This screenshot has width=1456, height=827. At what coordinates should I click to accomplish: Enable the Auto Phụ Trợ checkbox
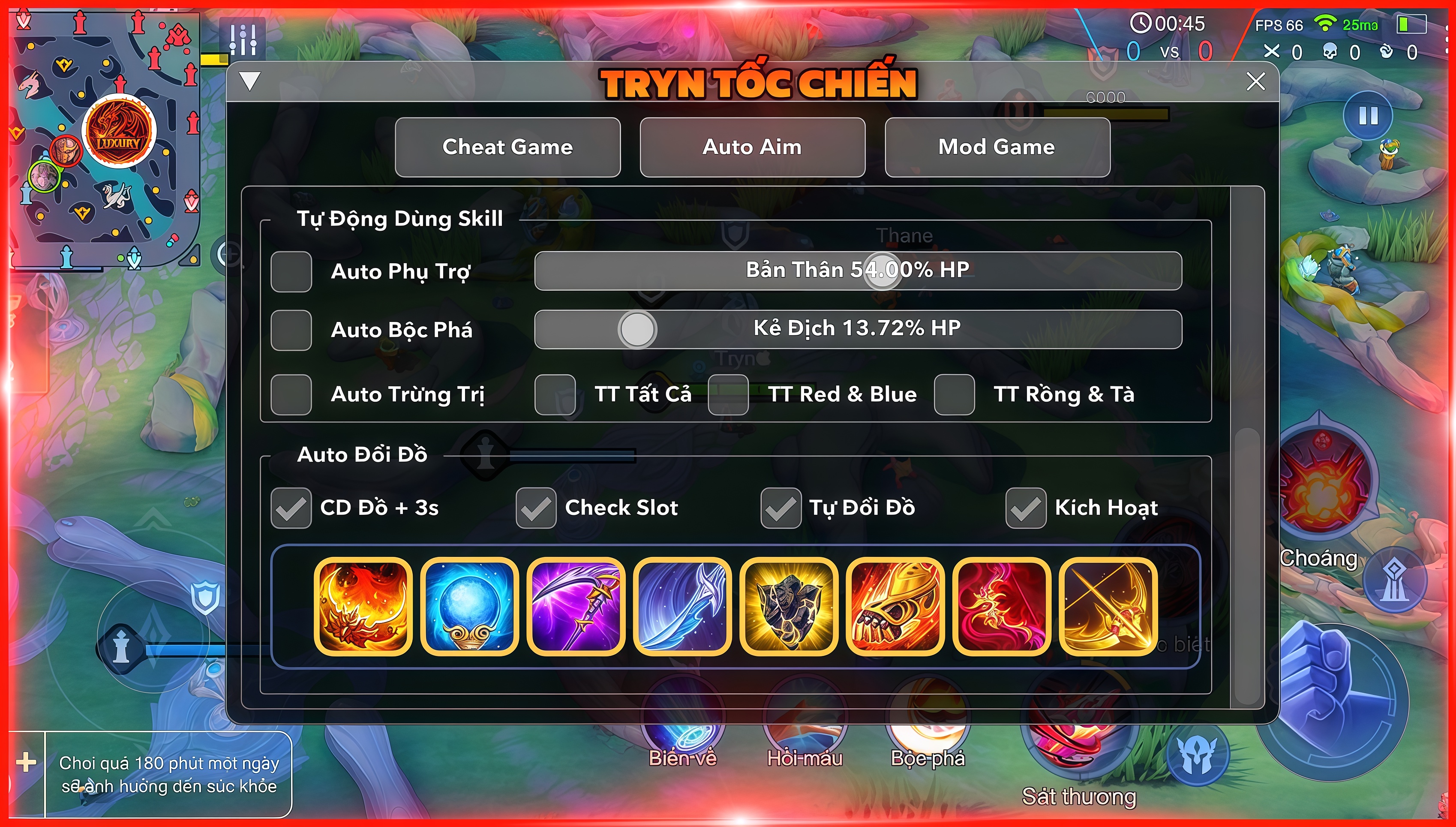tap(291, 271)
